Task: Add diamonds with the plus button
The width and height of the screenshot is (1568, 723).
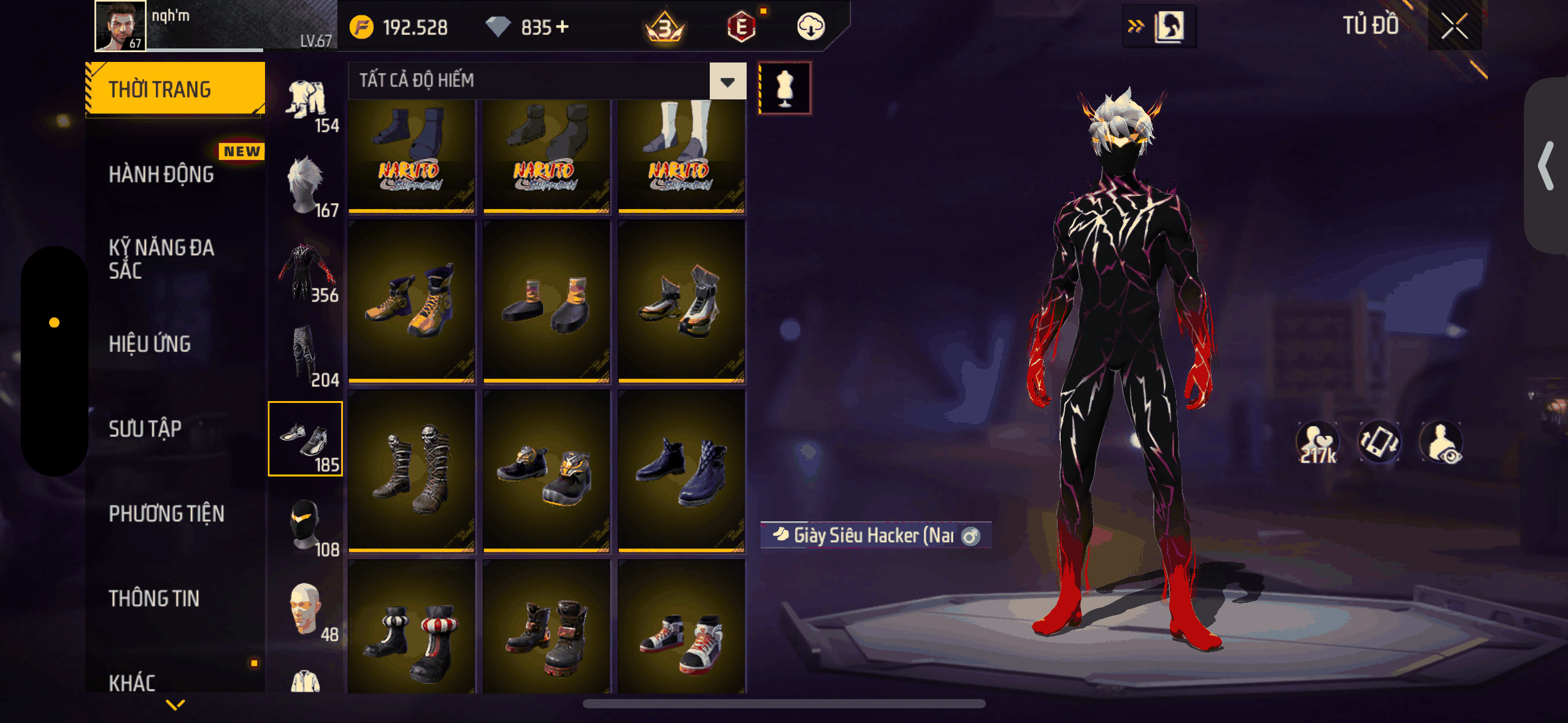Action: (x=563, y=27)
